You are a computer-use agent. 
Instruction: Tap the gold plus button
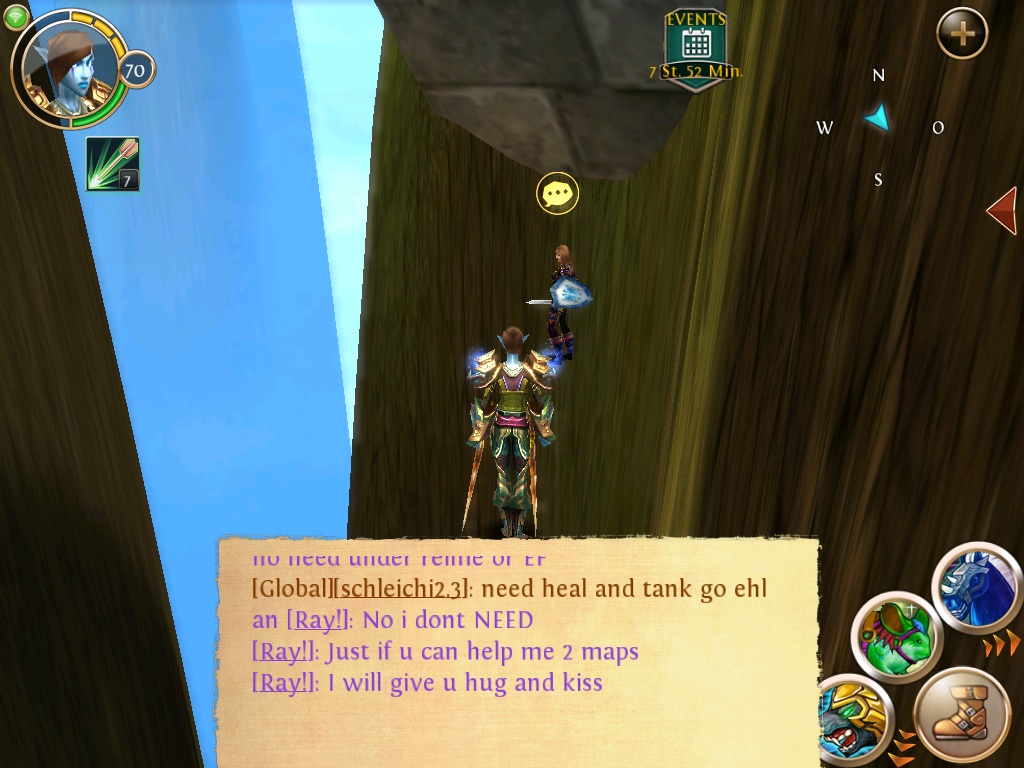pos(962,34)
